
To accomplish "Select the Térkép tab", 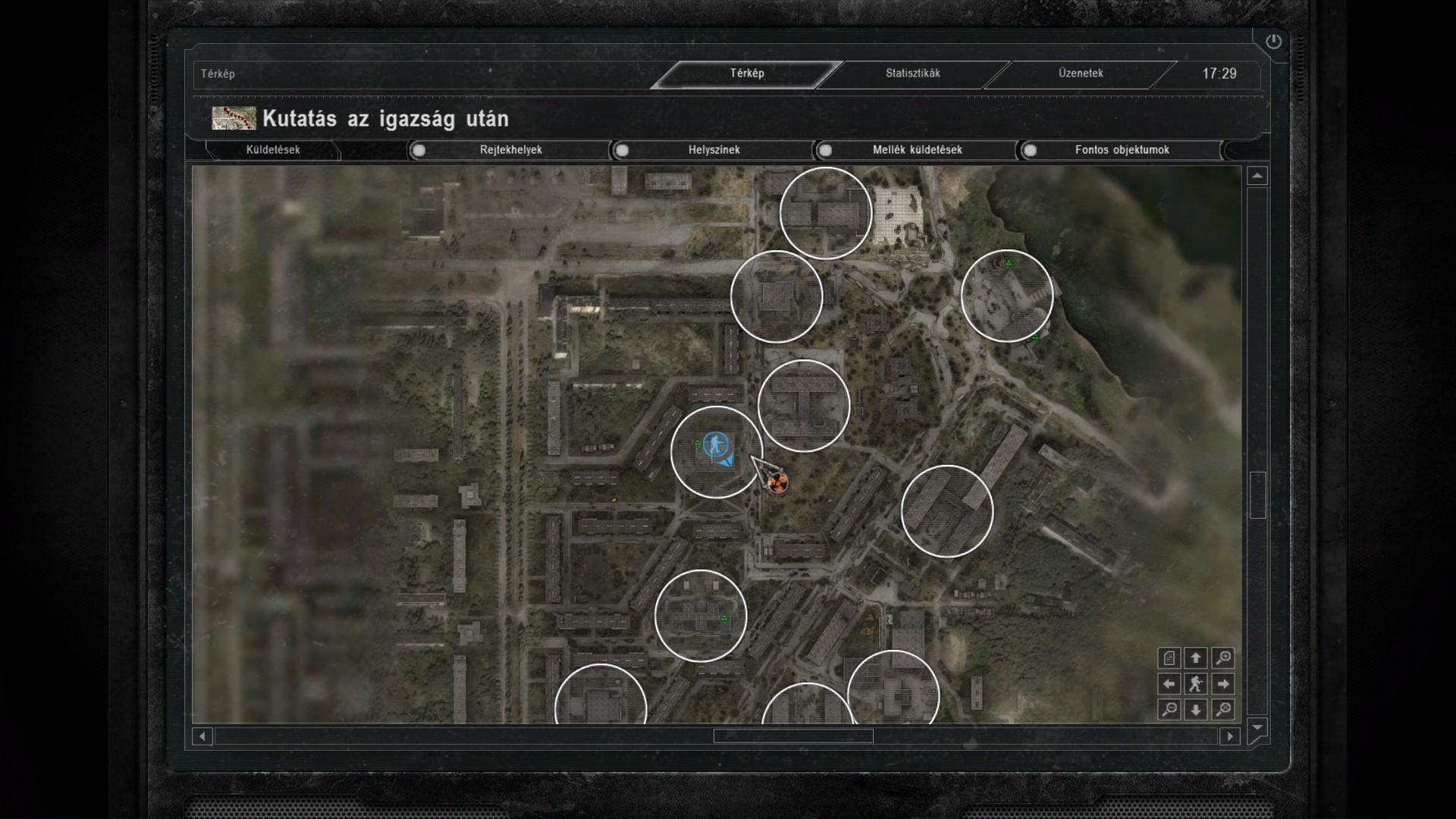I will click(x=747, y=74).
